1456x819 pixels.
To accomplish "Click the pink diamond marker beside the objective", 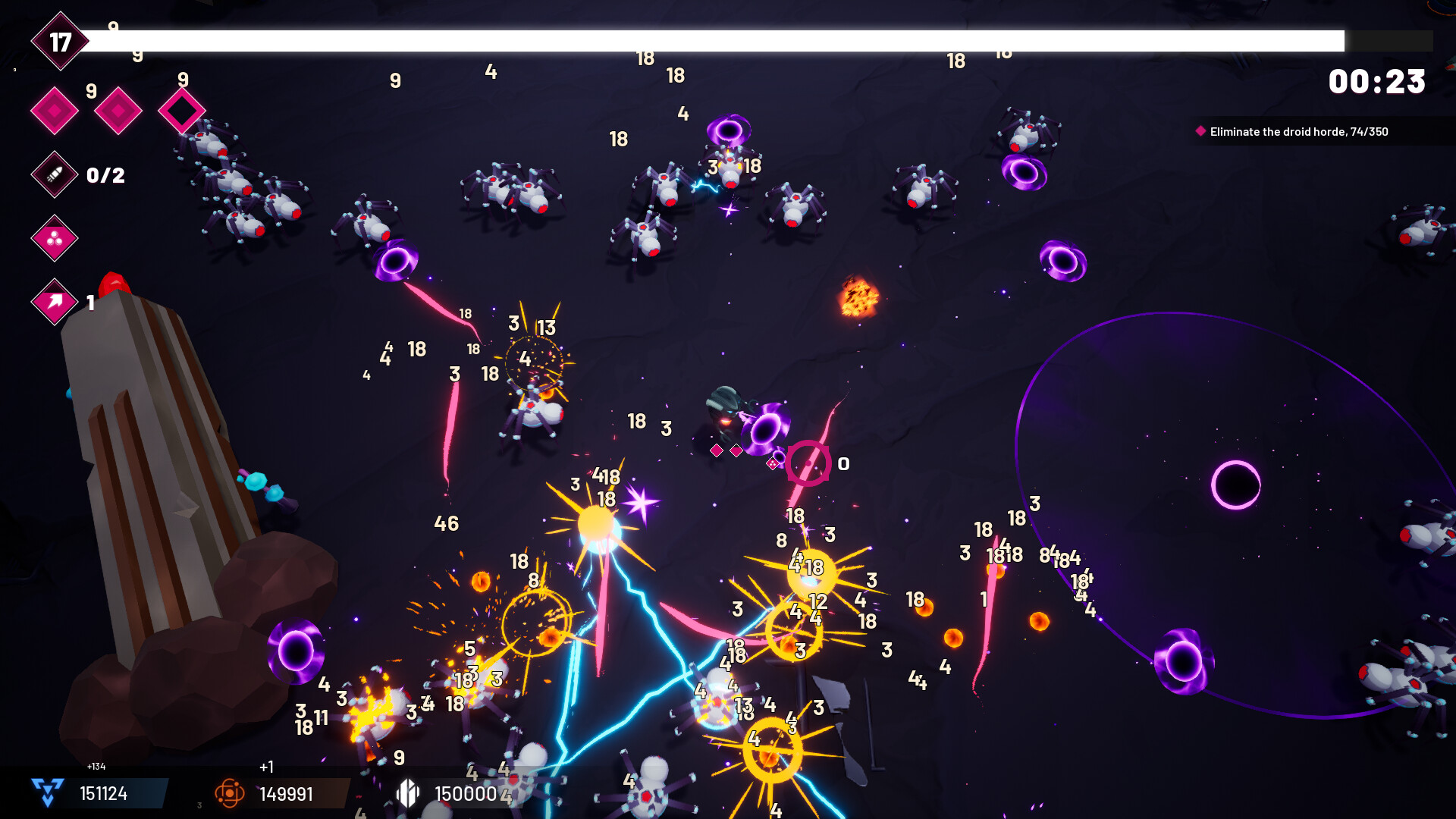I will point(1200,130).
